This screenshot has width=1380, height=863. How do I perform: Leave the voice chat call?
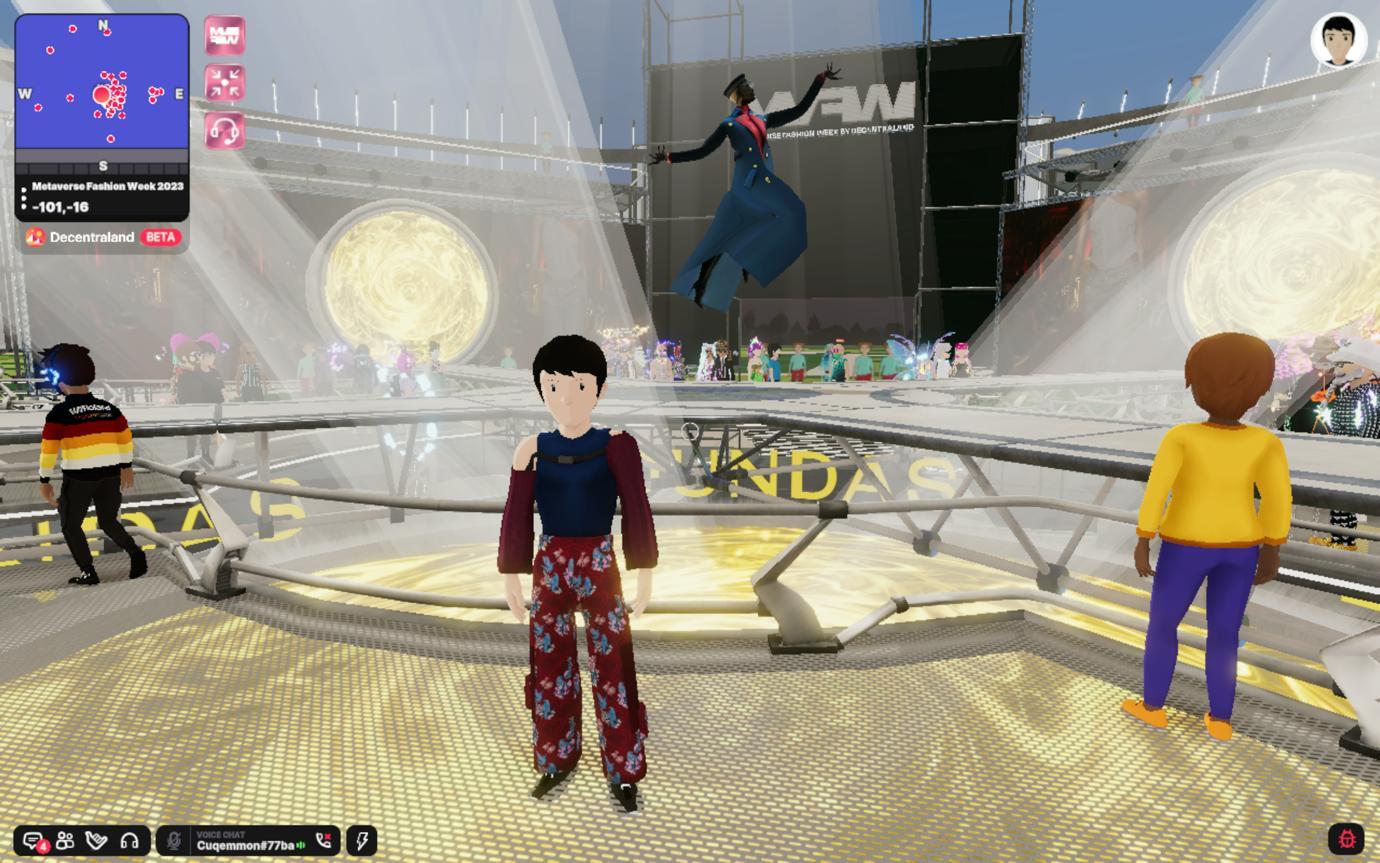pos(323,841)
